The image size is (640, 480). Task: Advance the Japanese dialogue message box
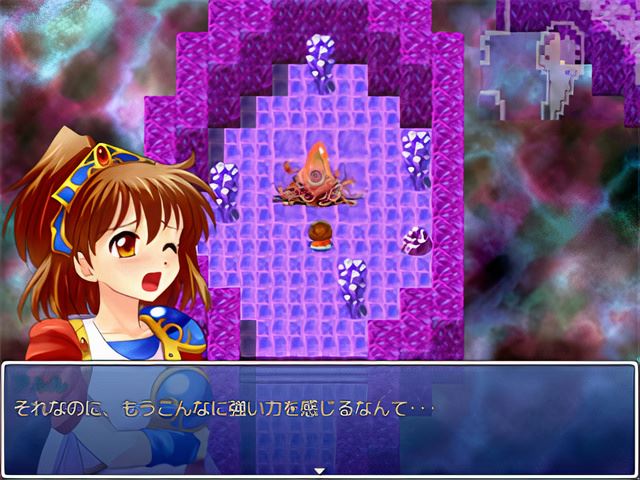coord(320,410)
